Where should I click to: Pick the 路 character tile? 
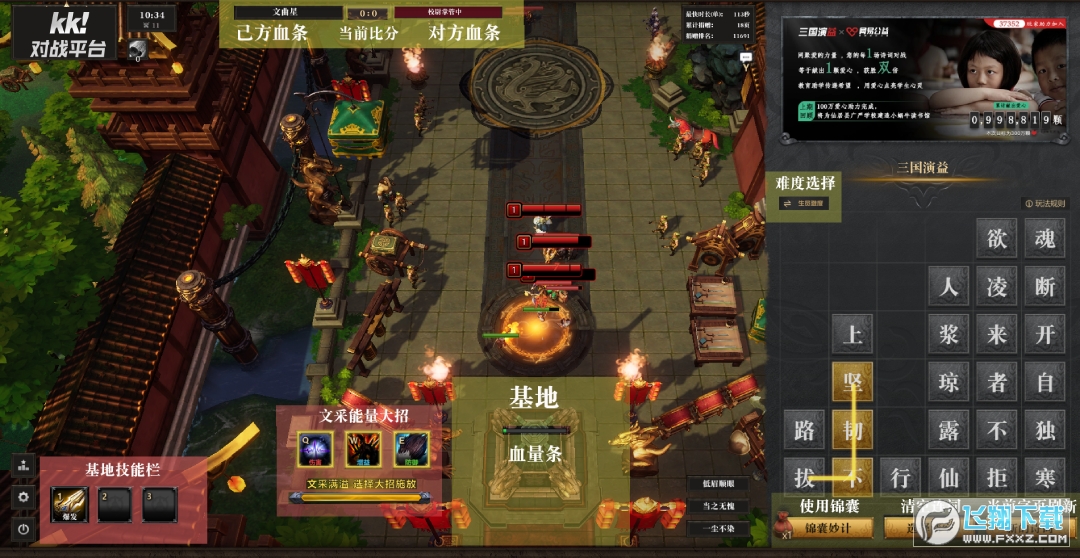point(804,430)
